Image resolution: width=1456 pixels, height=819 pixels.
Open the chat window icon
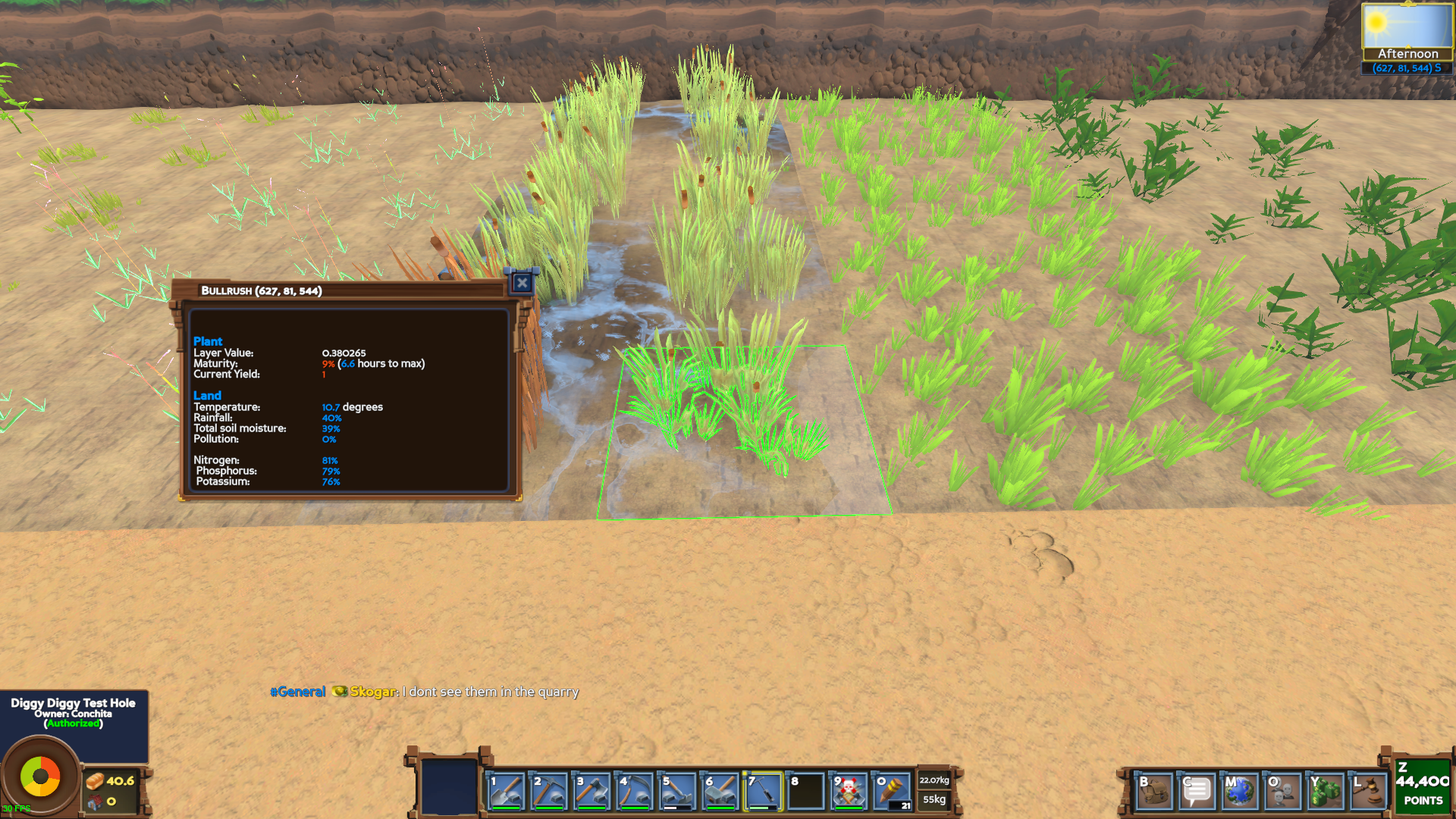[x=1197, y=792]
